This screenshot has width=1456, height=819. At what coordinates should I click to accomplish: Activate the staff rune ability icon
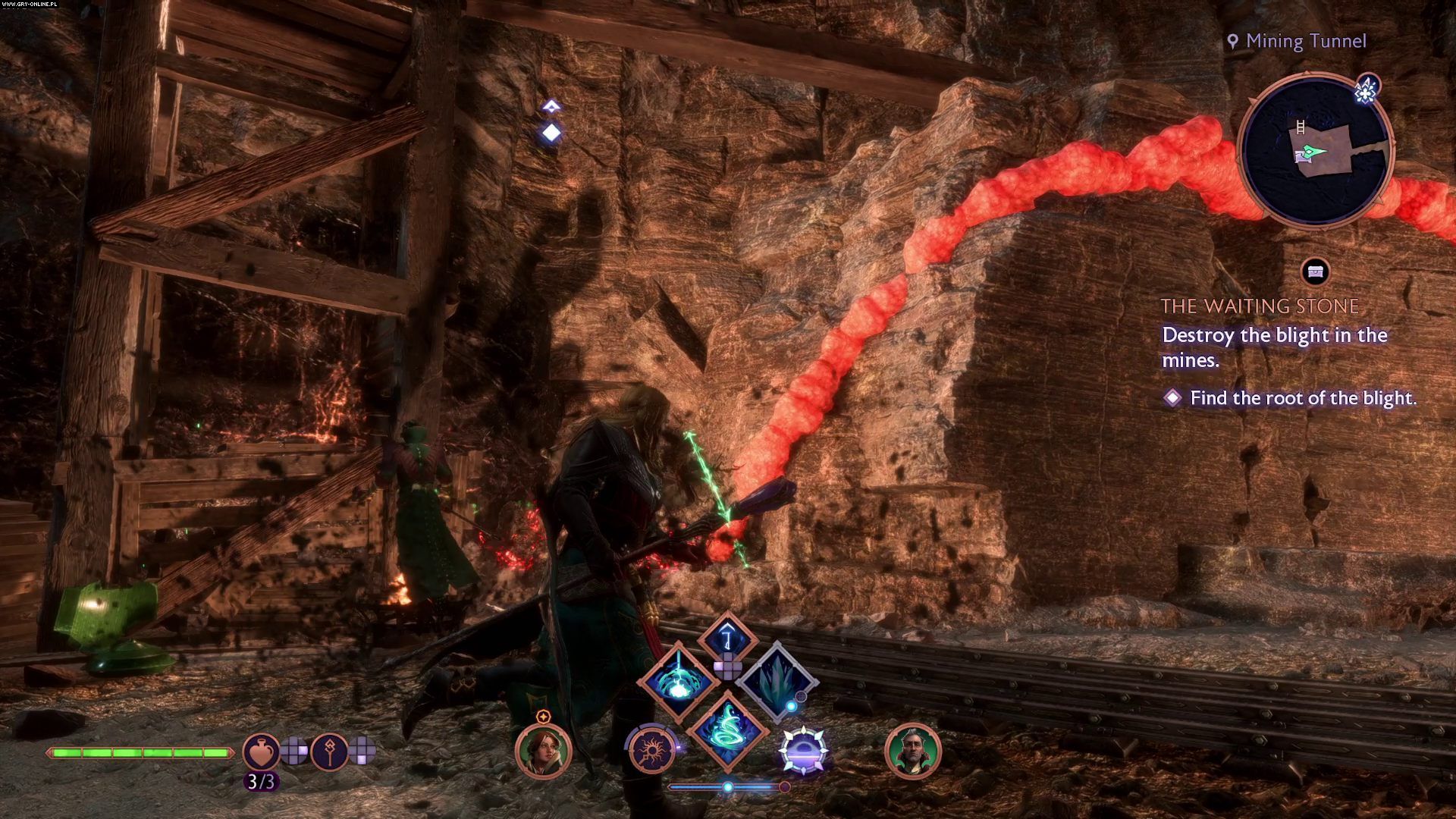[329, 751]
